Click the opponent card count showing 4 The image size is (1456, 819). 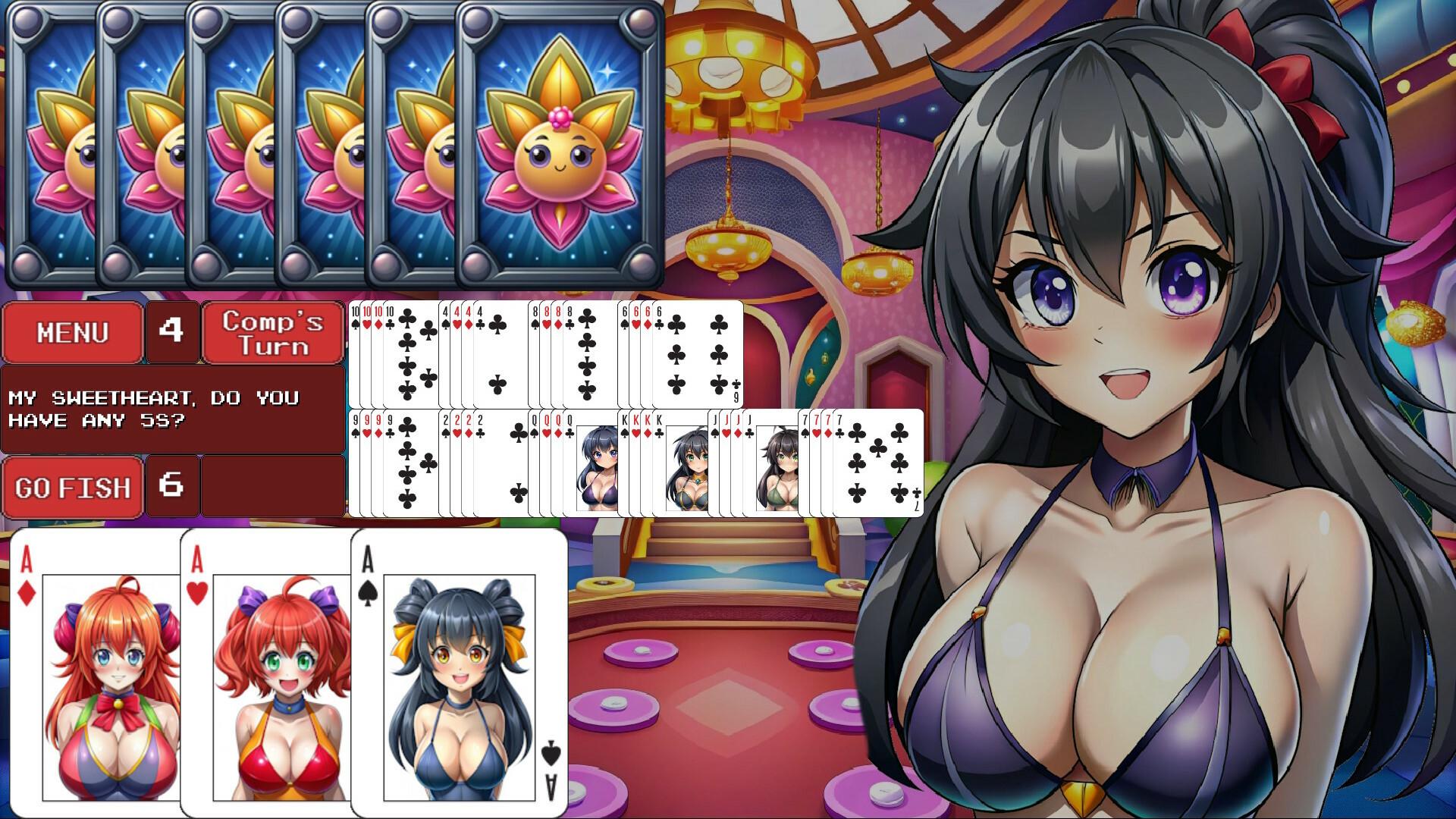pyautogui.click(x=172, y=331)
